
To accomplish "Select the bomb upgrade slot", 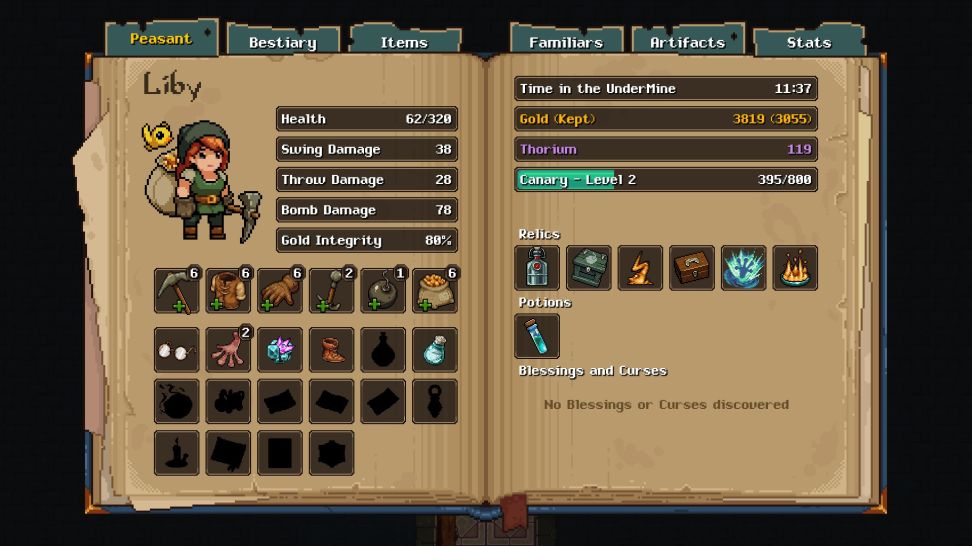I will [384, 291].
